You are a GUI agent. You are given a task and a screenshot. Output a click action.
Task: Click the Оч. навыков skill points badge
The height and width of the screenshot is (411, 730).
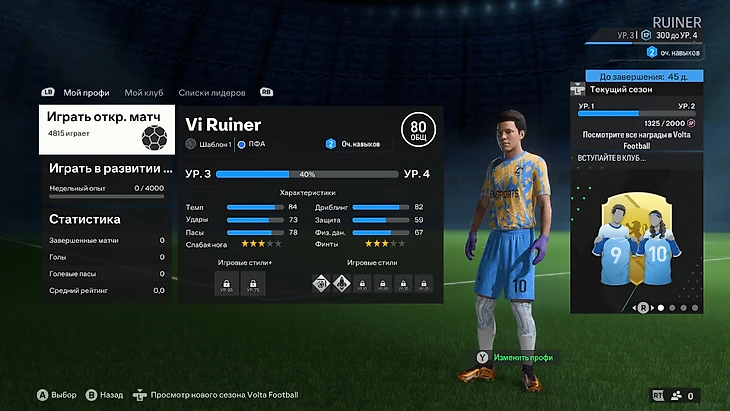(x=352, y=144)
